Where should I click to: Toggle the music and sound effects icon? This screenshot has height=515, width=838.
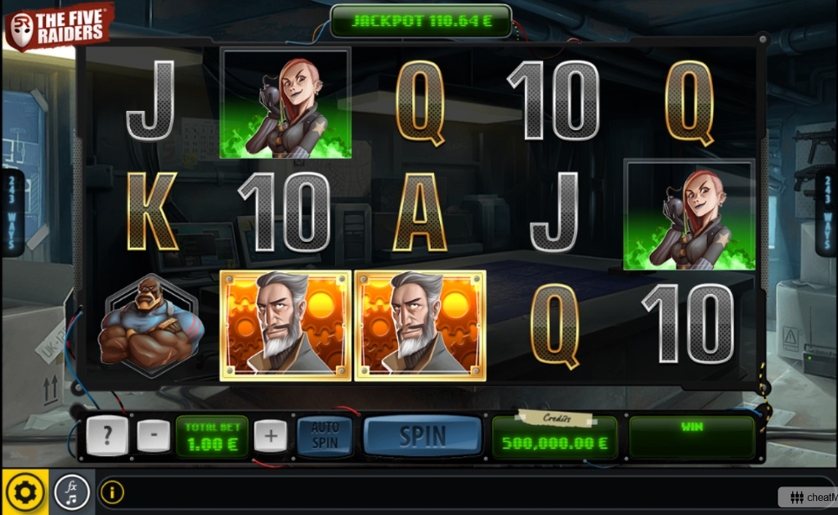click(71, 492)
